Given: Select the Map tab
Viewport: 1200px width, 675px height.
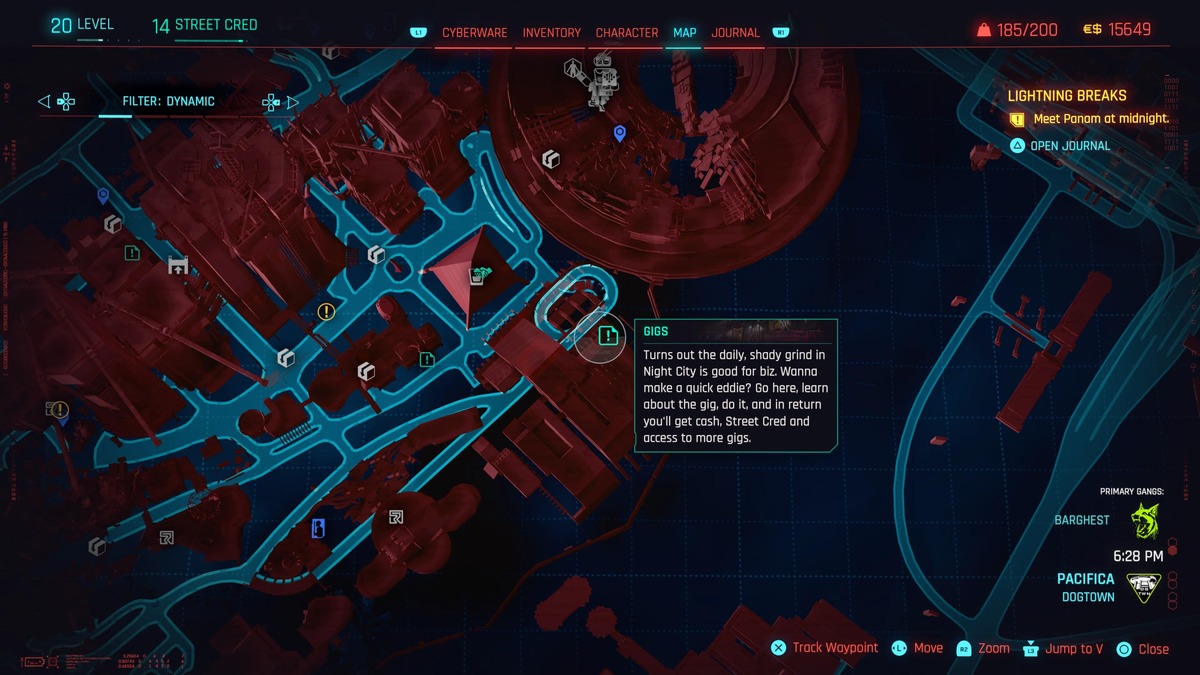Looking at the screenshot, I should coord(685,33).
